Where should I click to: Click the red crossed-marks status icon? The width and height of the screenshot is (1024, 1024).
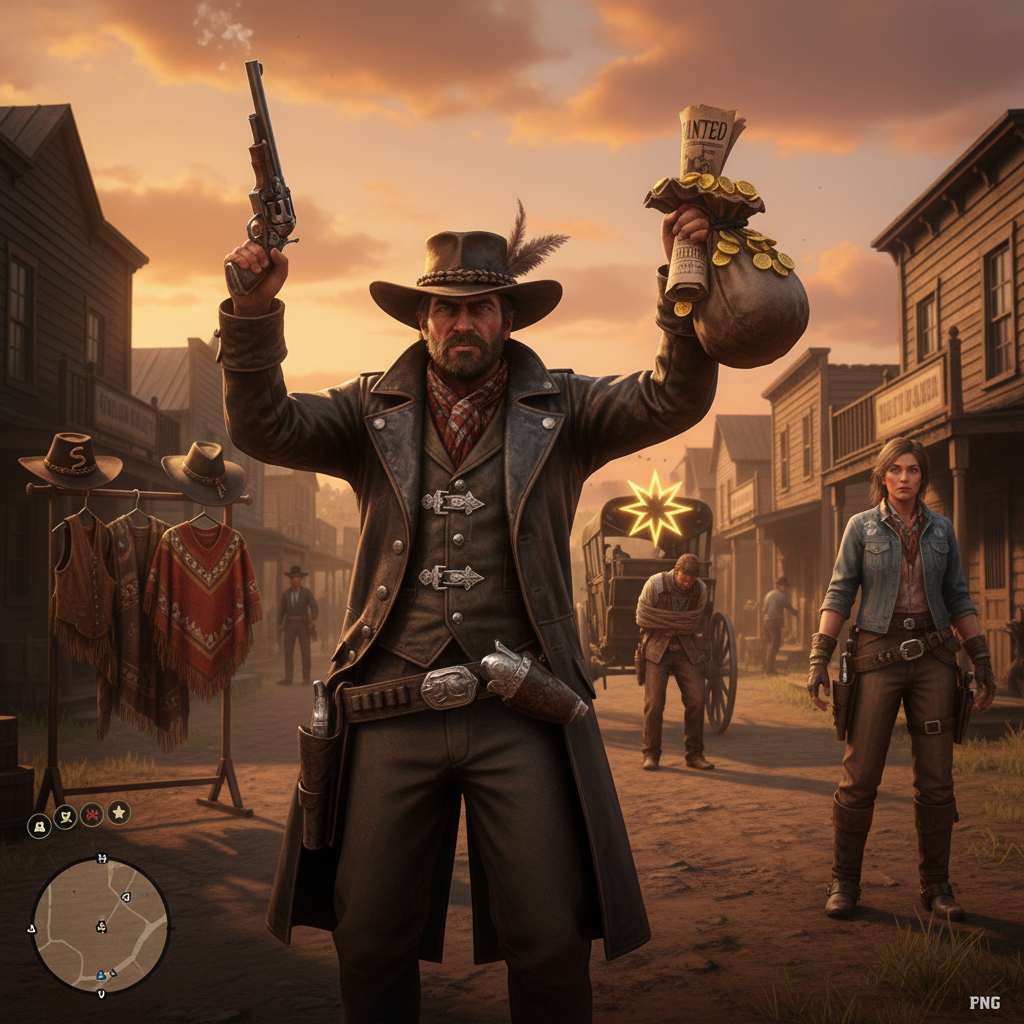92,815
